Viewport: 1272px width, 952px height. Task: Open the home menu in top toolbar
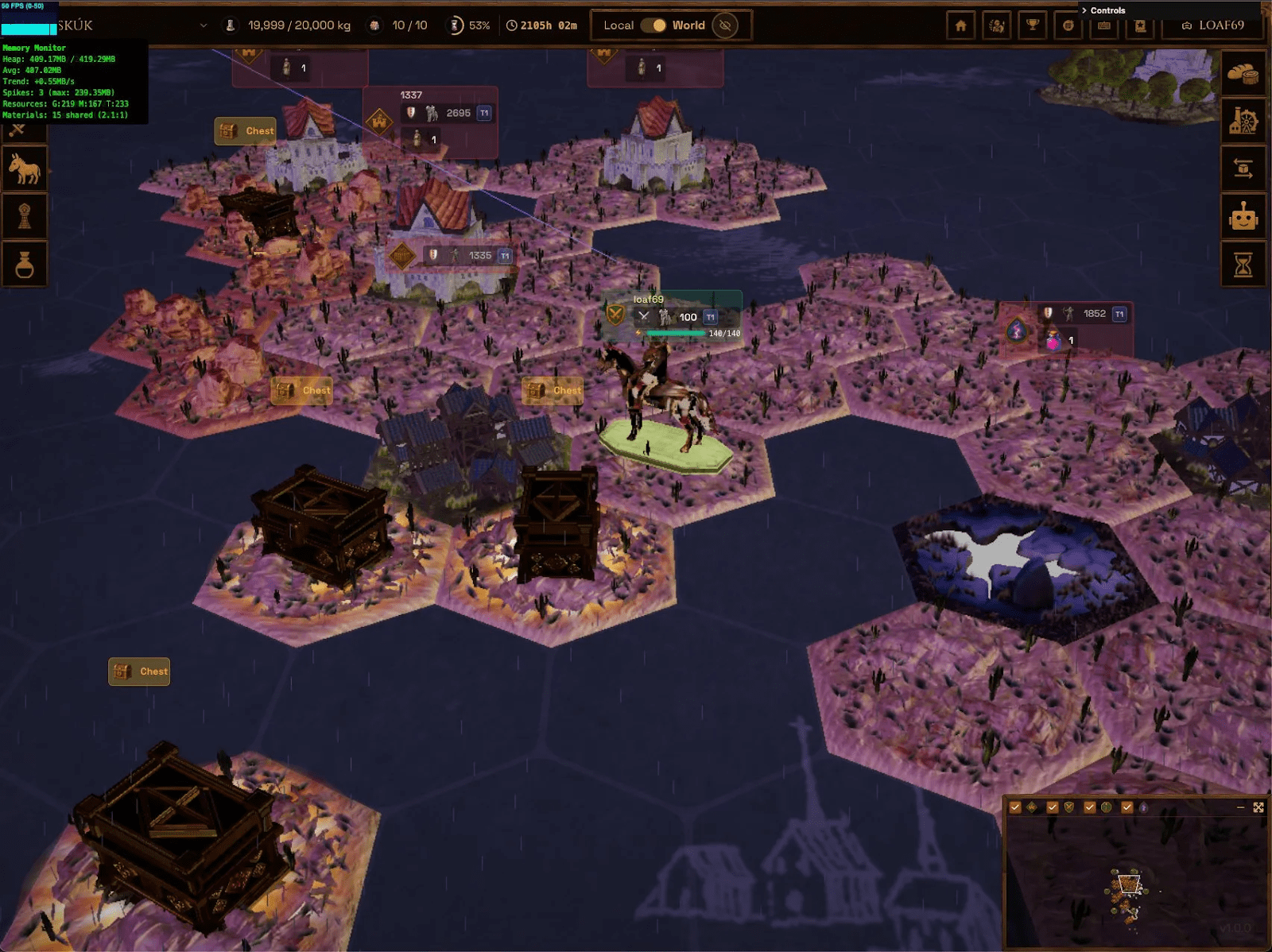(960, 25)
